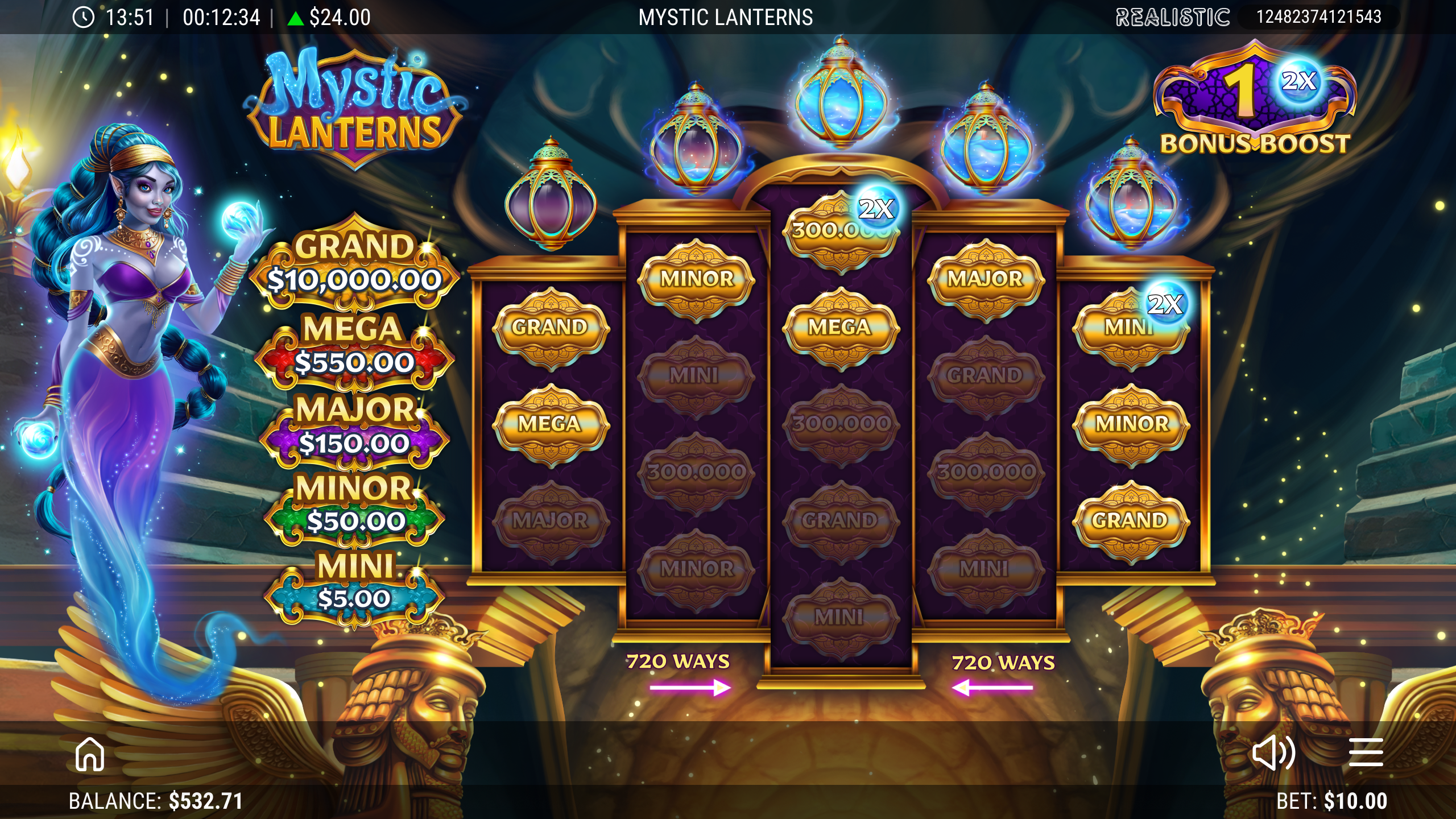Toggle the sound speaker icon
This screenshot has height=819, width=1456.
1273,753
